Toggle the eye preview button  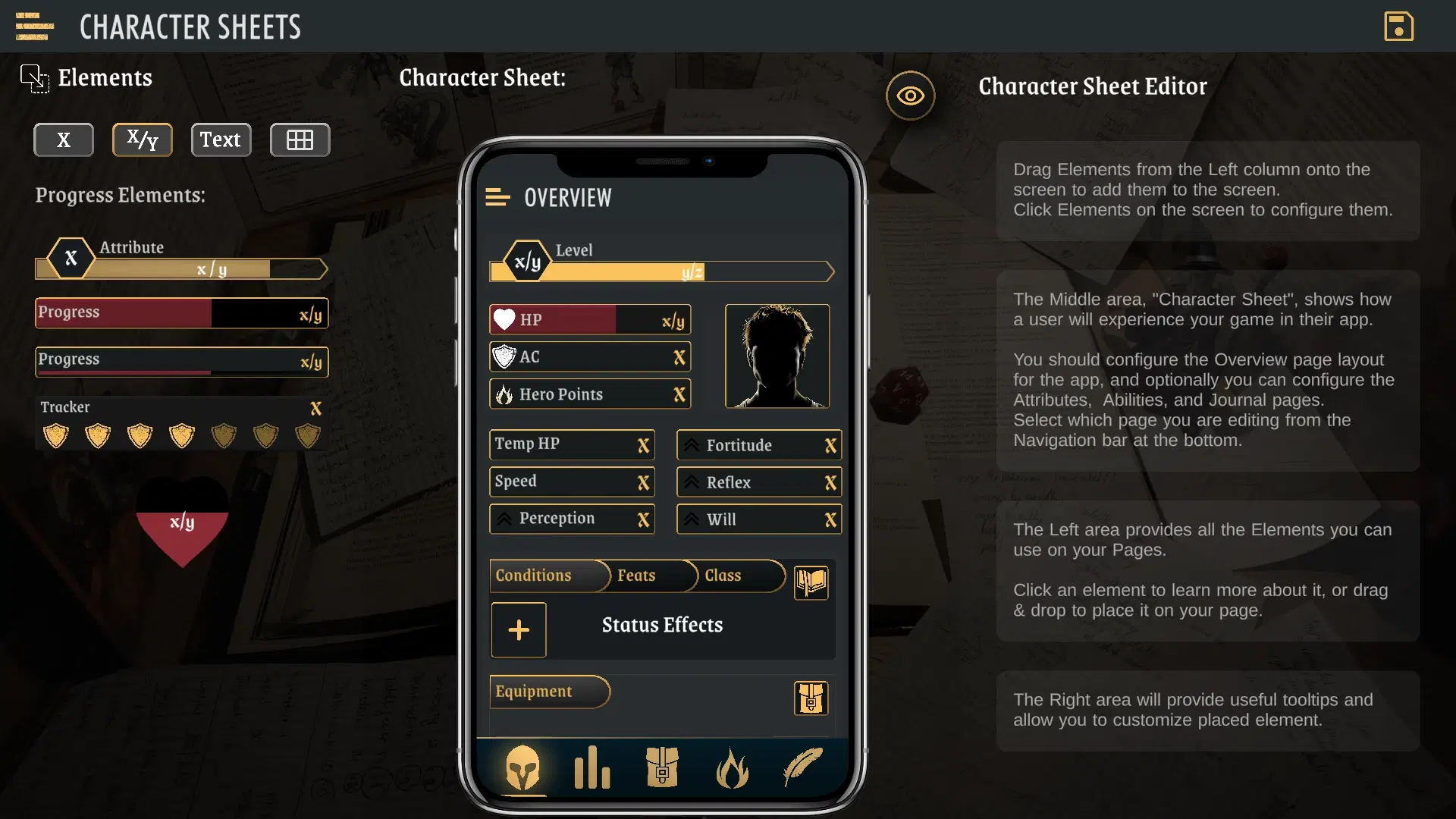[910, 96]
